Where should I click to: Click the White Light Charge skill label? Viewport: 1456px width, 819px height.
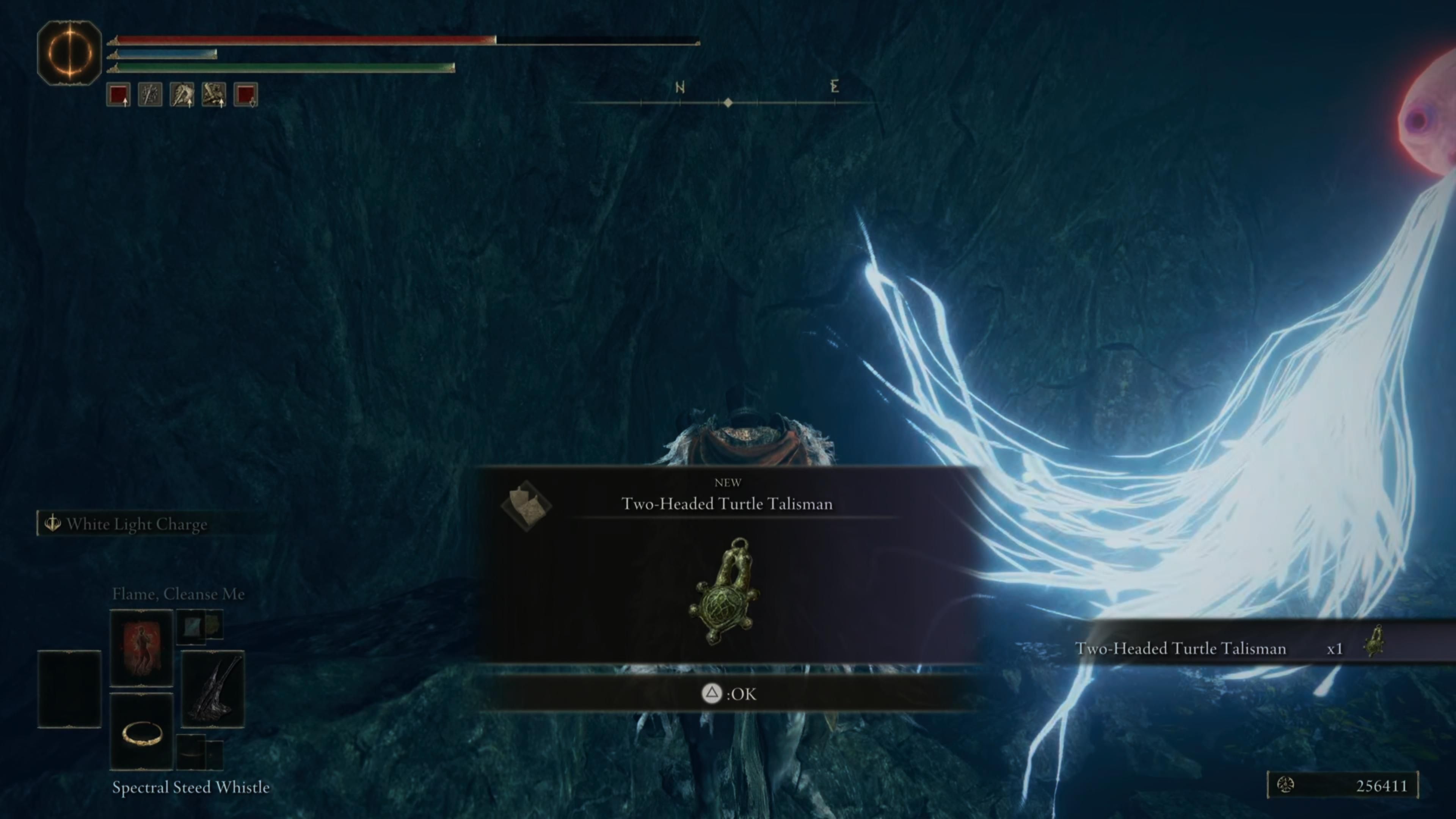[136, 524]
